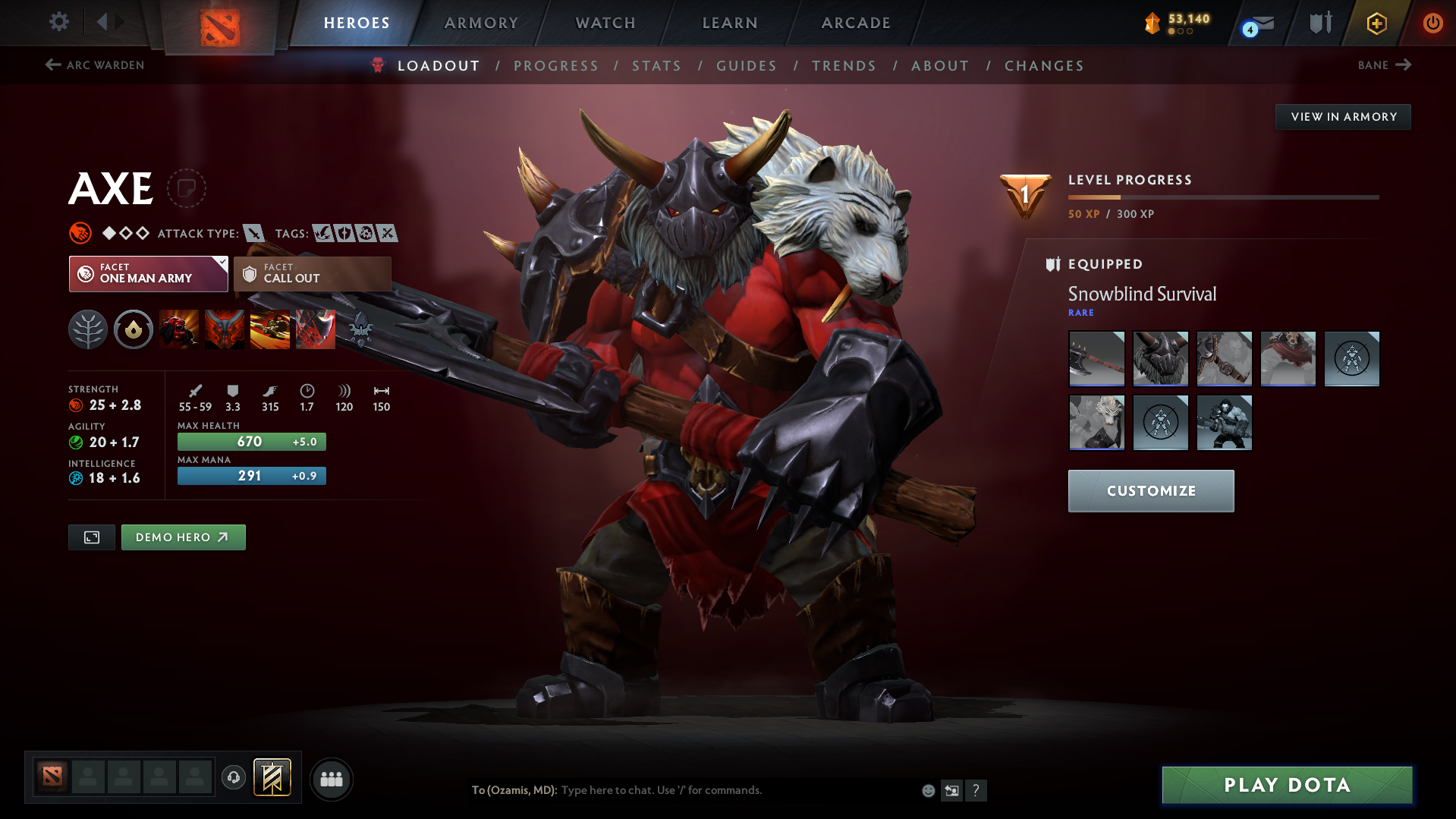Viewport: 1456px width, 819px height.
Task: Click CUSTOMIZE under the equipped set
Action: [1150, 490]
